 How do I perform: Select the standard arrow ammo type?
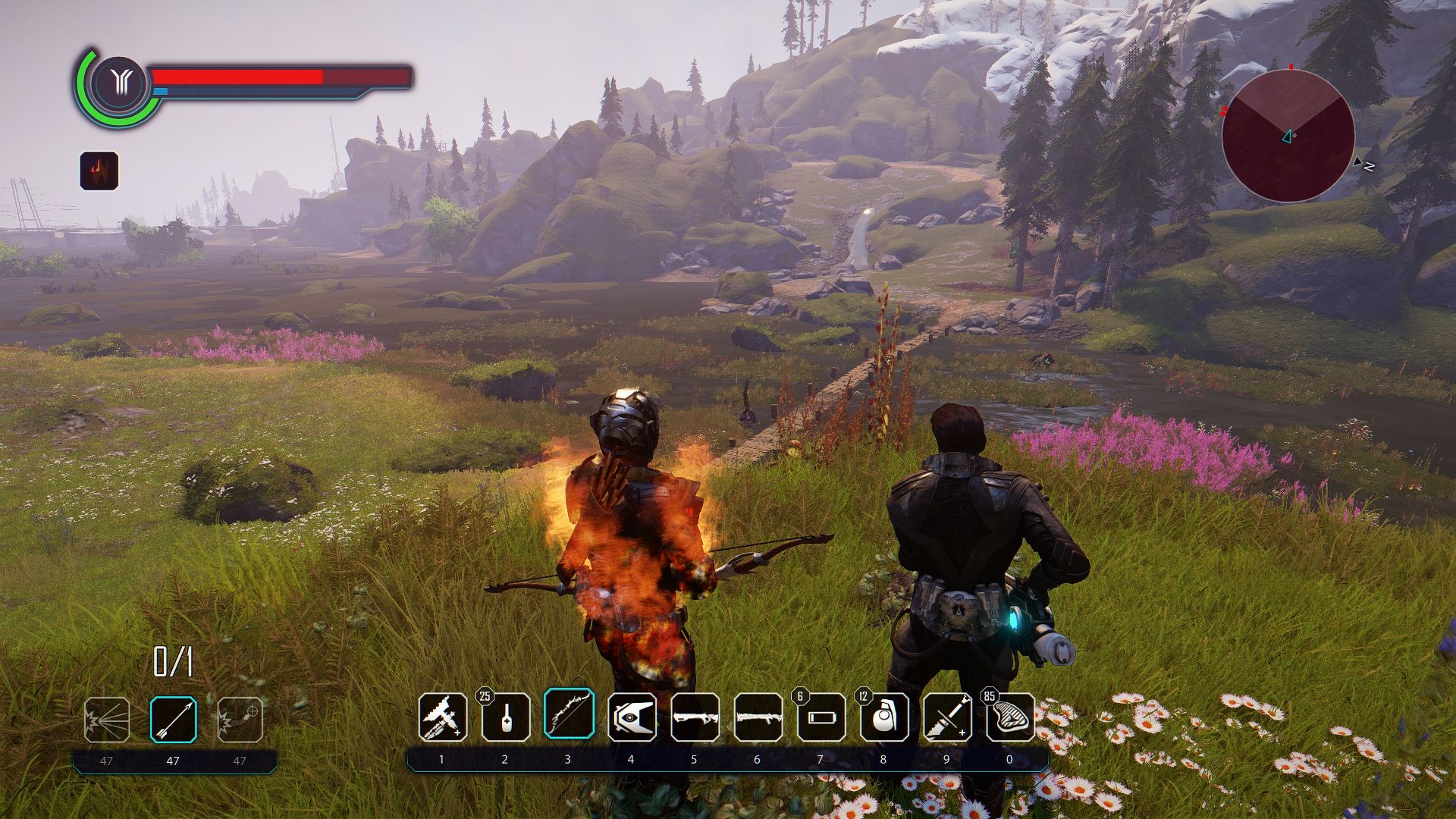pyautogui.click(x=173, y=720)
